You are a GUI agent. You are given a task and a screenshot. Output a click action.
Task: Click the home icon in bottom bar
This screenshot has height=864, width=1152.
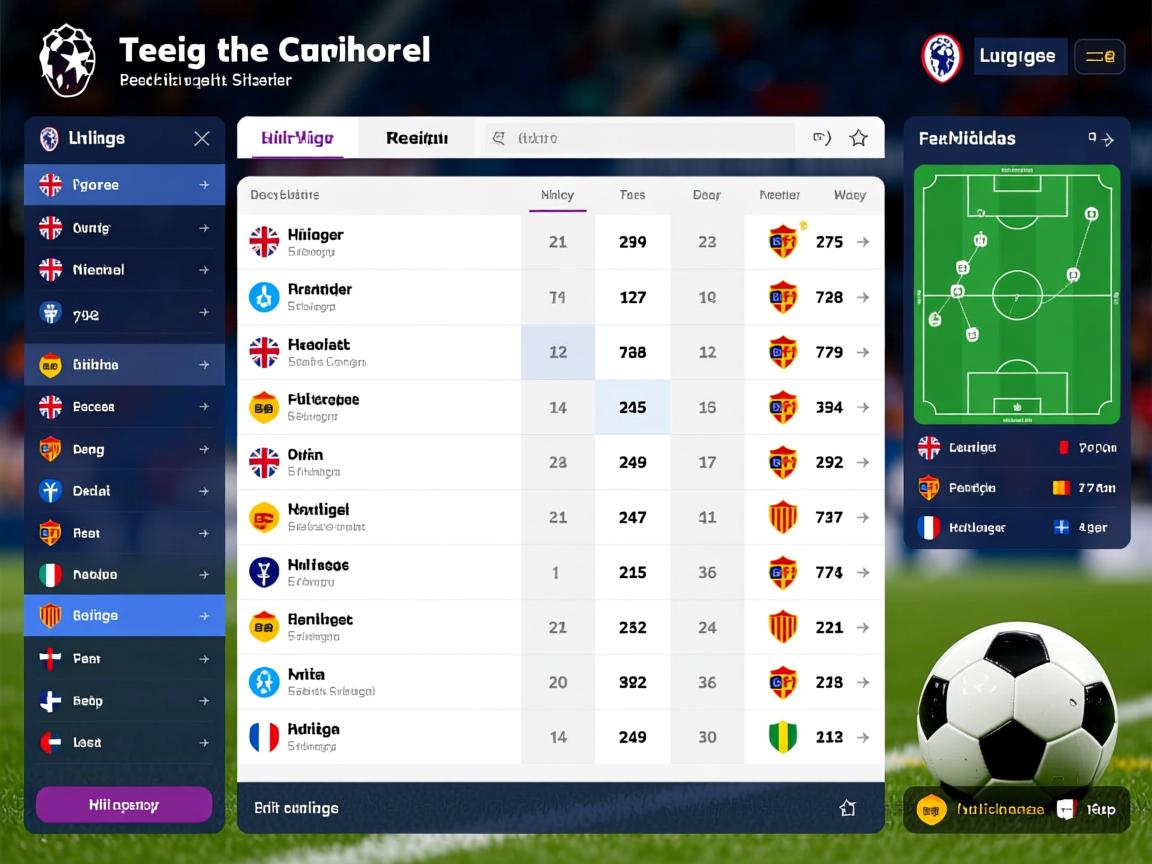pos(847,808)
